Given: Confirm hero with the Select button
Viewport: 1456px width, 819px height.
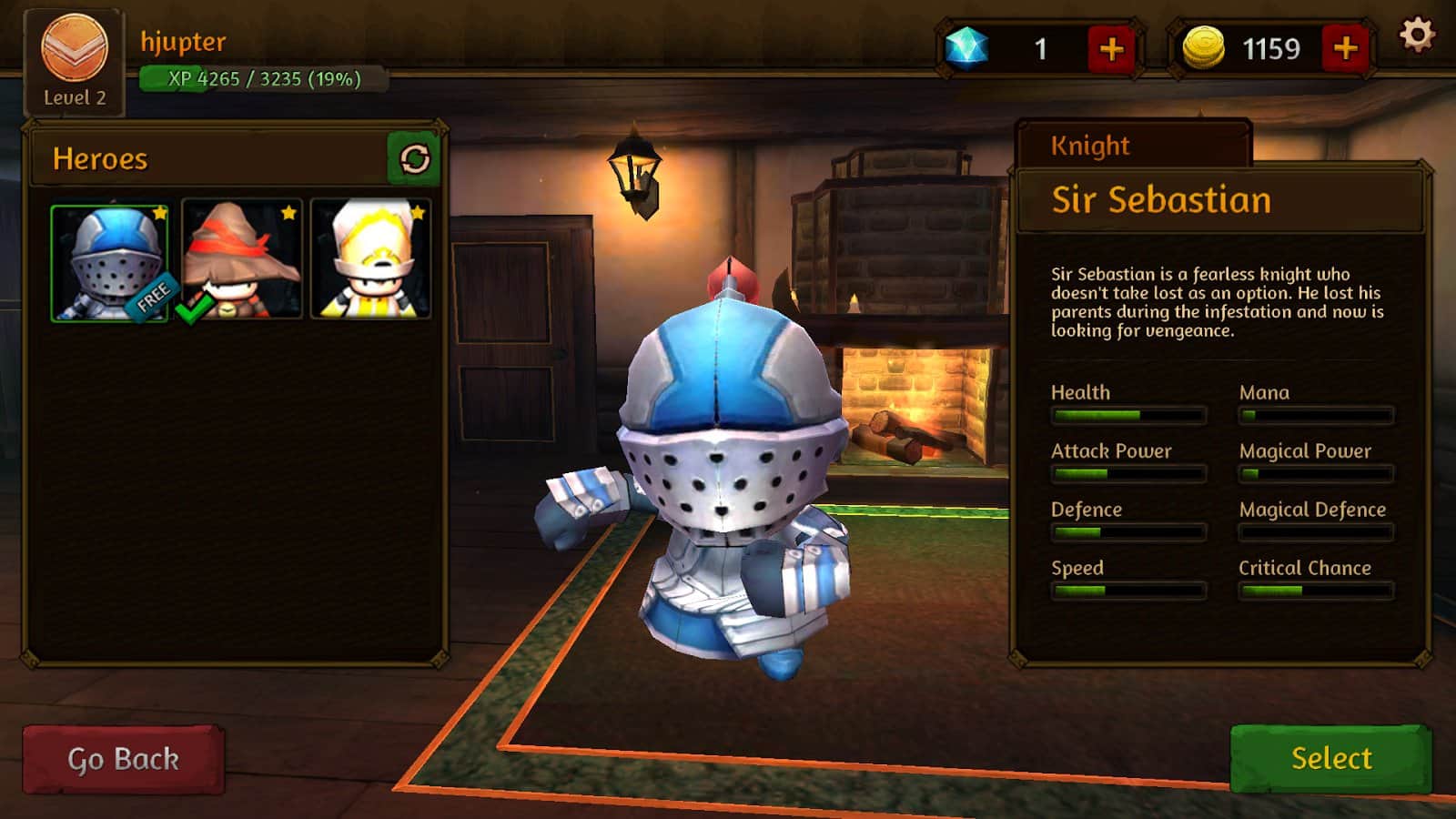Looking at the screenshot, I should [1330, 758].
